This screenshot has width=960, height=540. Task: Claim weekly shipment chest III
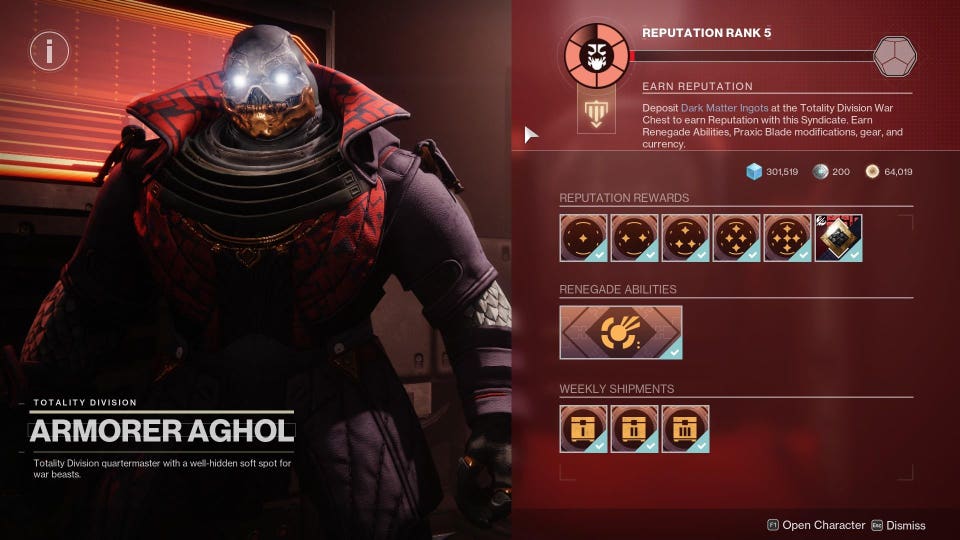[x=686, y=429]
